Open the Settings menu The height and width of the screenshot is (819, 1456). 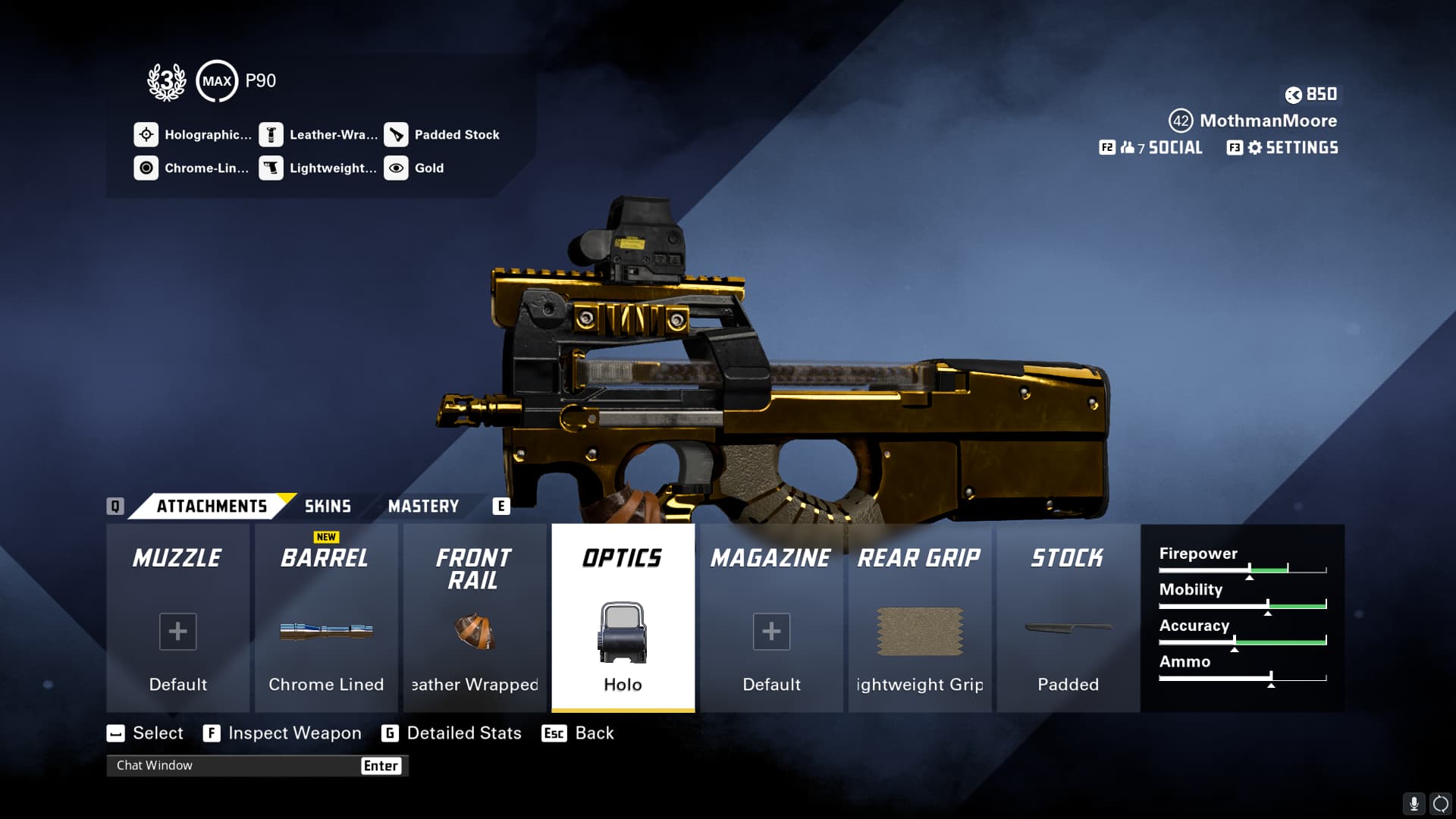[x=1283, y=148]
